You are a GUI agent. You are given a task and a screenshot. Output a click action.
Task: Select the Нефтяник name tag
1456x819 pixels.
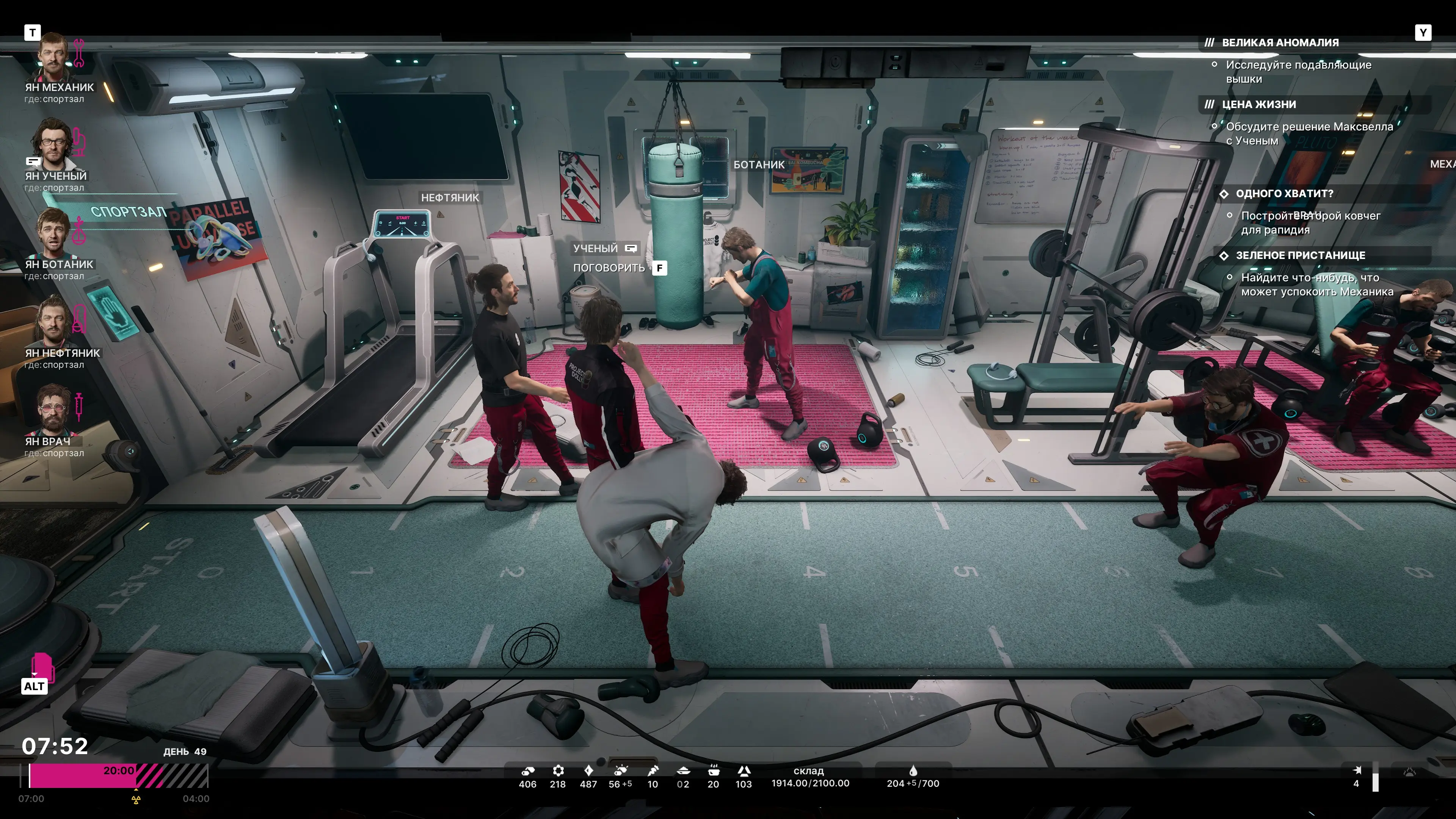450,198
